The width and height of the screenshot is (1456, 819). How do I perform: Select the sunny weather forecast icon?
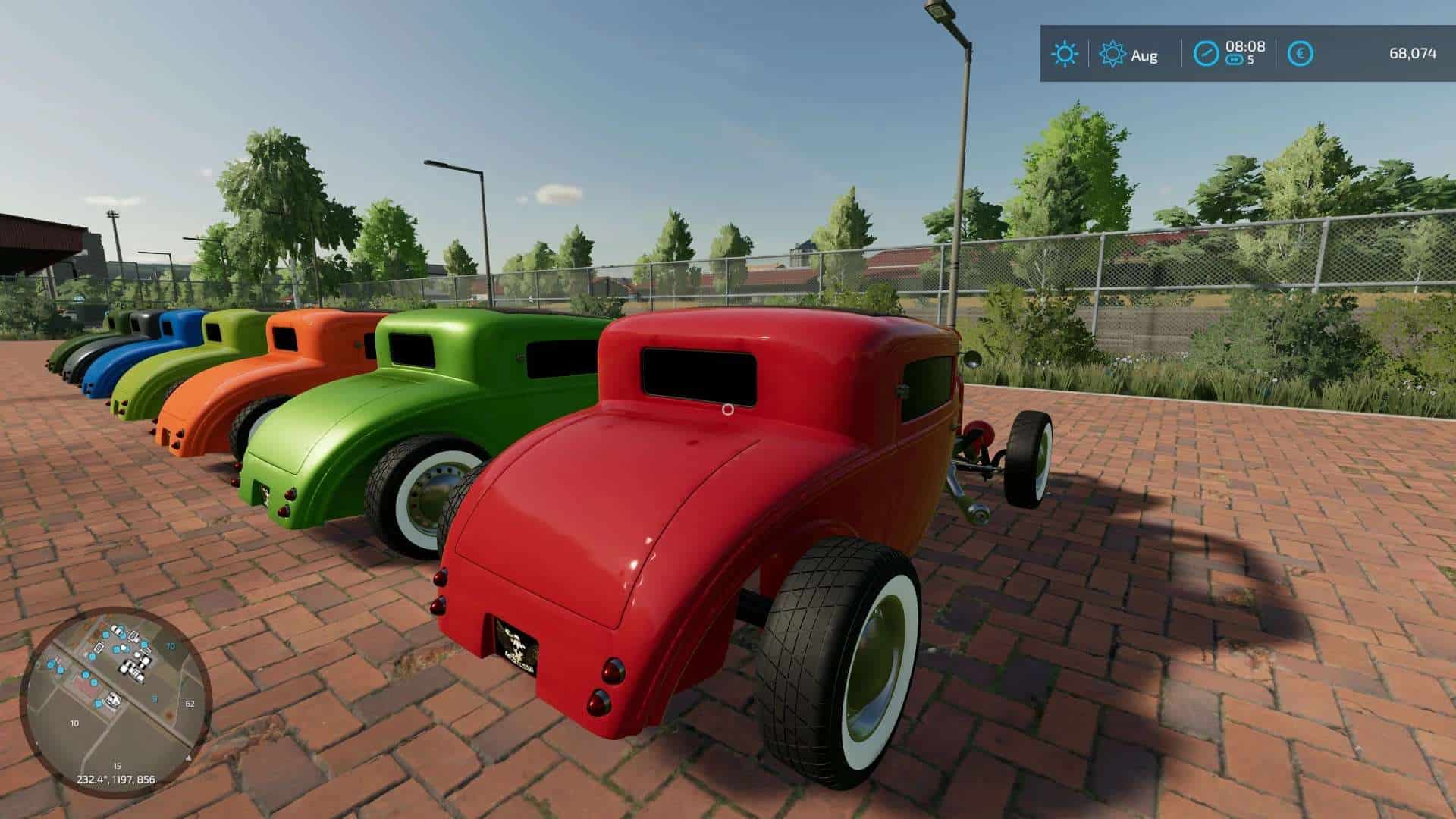coord(1064,54)
